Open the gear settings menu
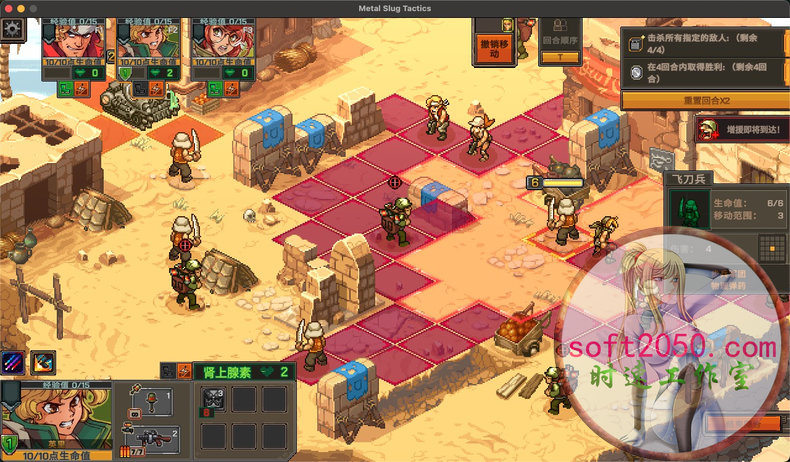The width and height of the screenshot is (790, 462). [x=13, y=28]
